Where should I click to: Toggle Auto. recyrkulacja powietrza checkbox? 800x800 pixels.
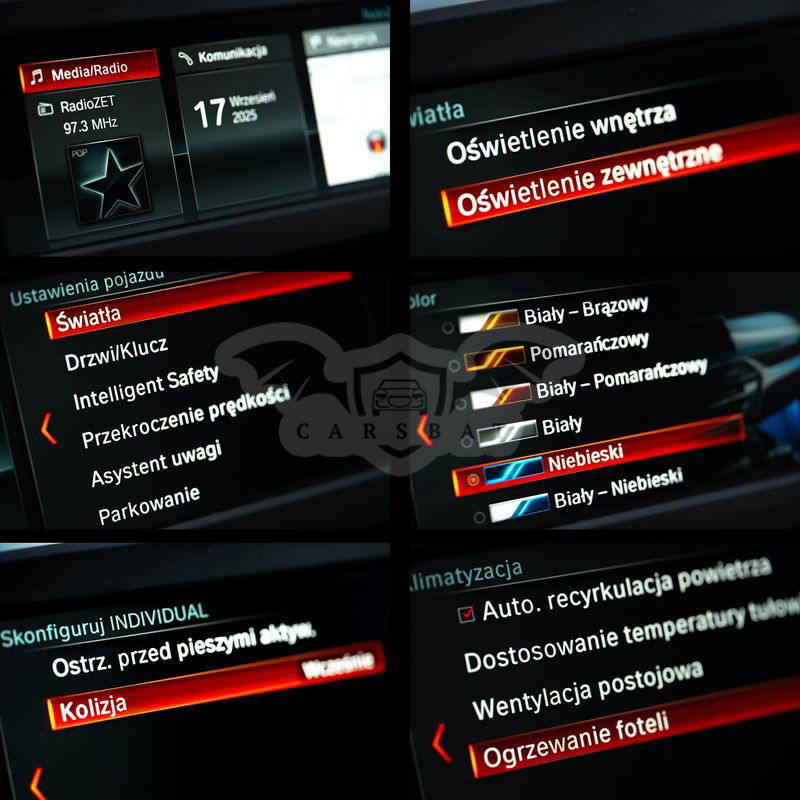pos(466,614)
